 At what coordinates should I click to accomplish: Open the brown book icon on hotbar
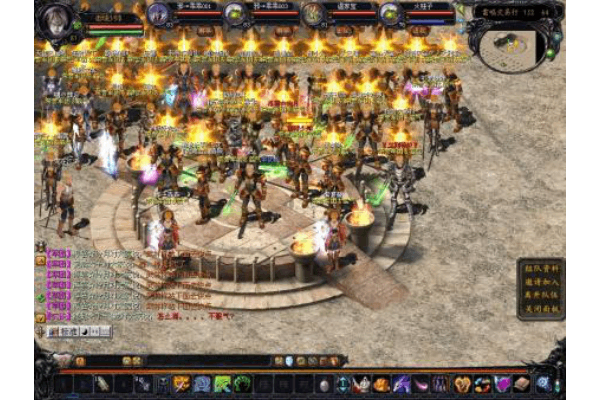[521, 383]
